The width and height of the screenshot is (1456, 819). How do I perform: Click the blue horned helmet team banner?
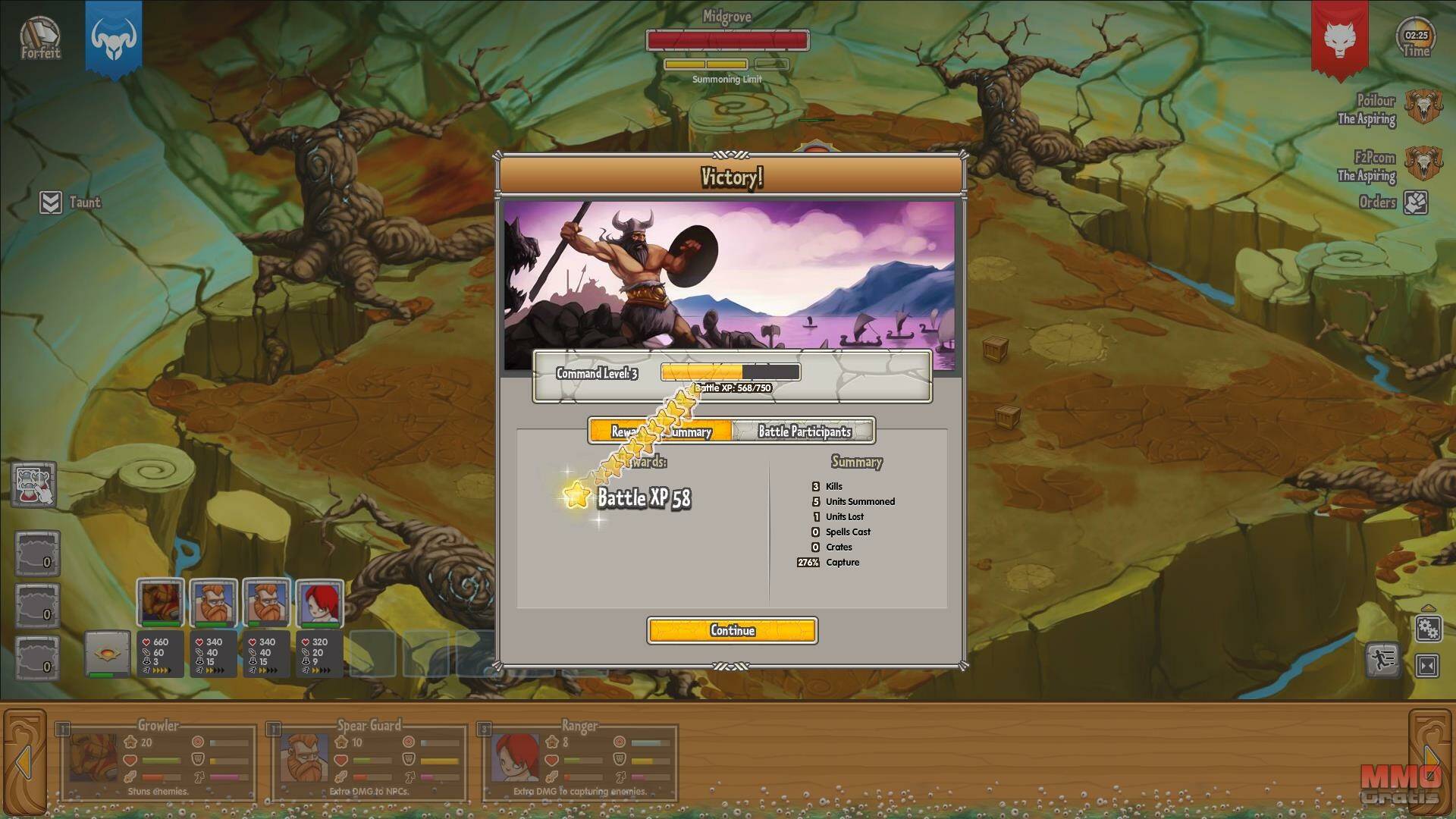pyautogui.click(x=113, y=38)
